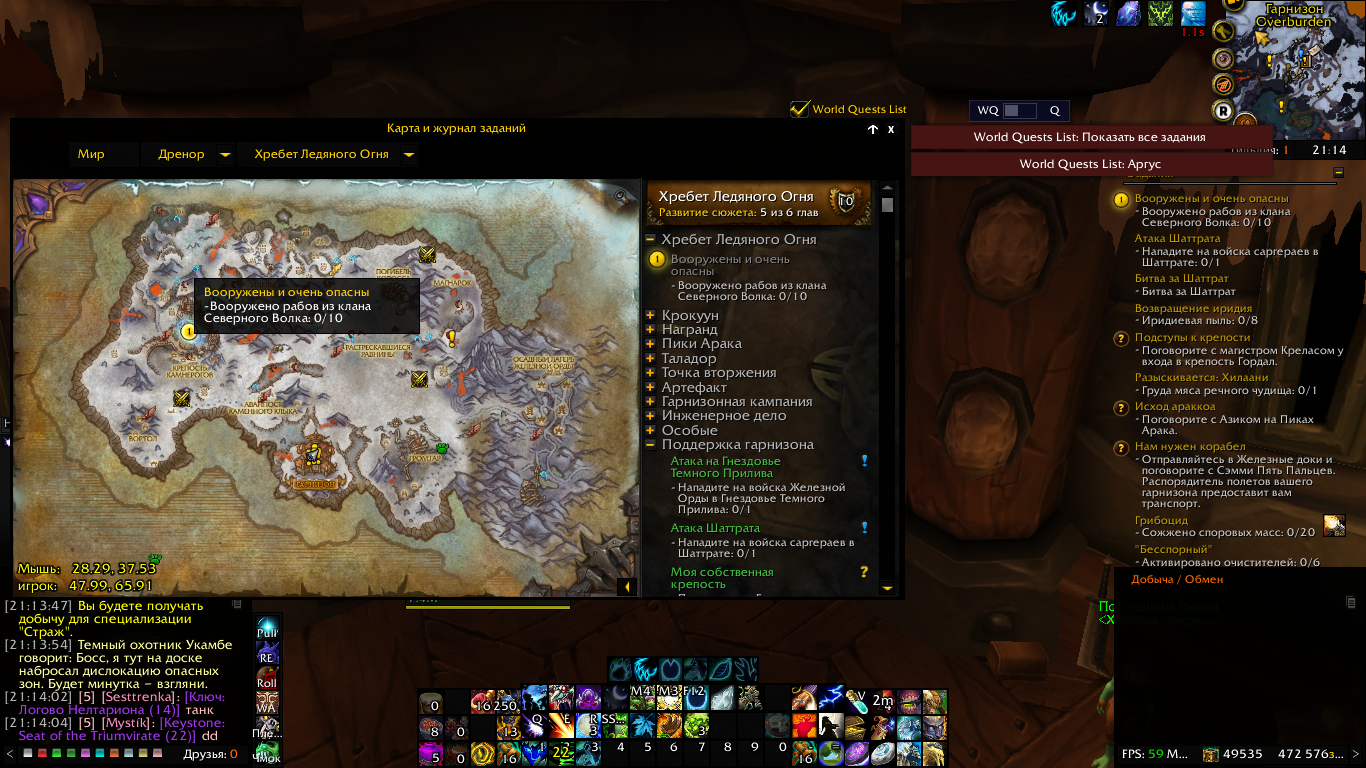Expand the Награнд quest category
Screen dimensions: 1366x768
pos(650,330)
